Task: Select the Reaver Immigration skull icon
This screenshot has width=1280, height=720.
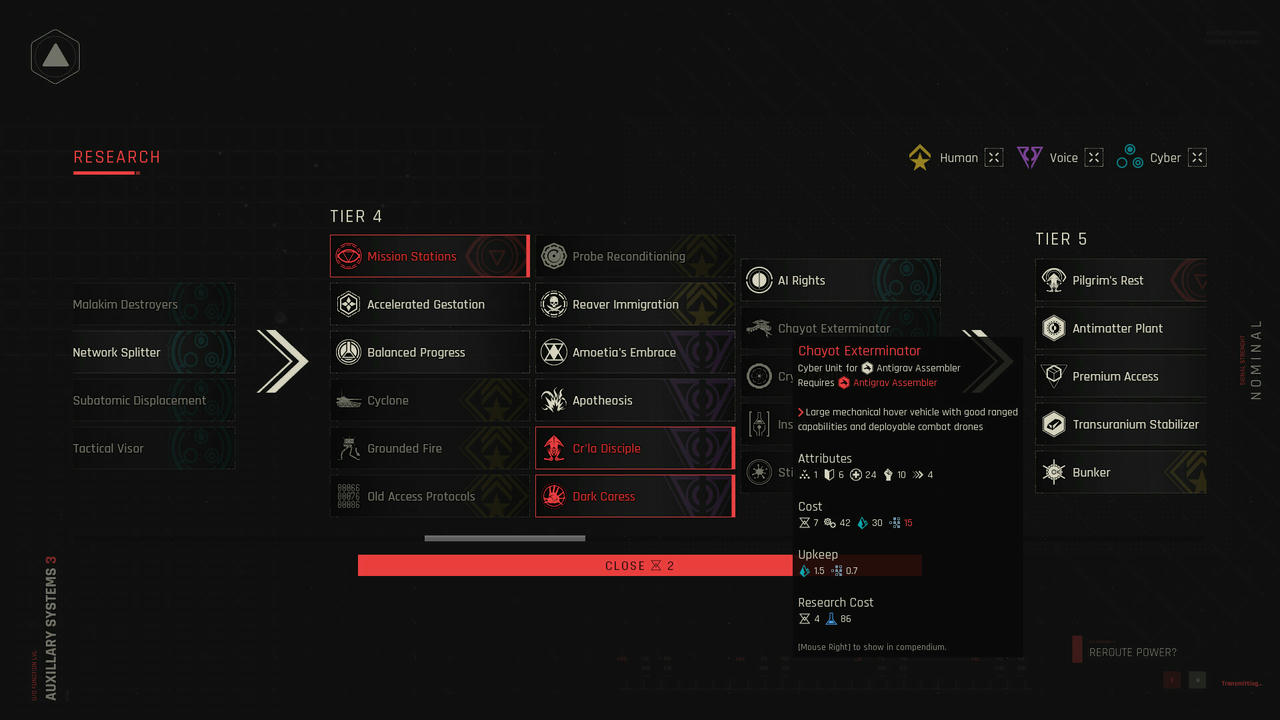Action: point(553,304)
